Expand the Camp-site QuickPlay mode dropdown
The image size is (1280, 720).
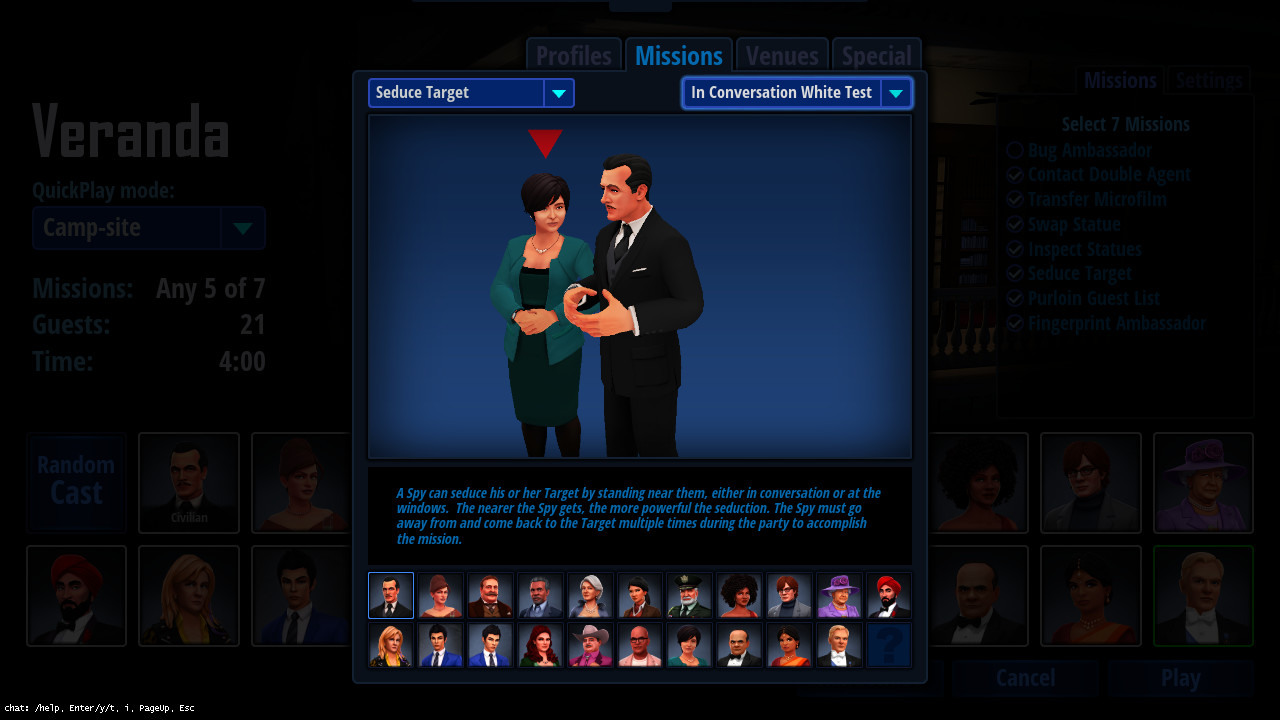pyautogui.click(x=242, y=228)
